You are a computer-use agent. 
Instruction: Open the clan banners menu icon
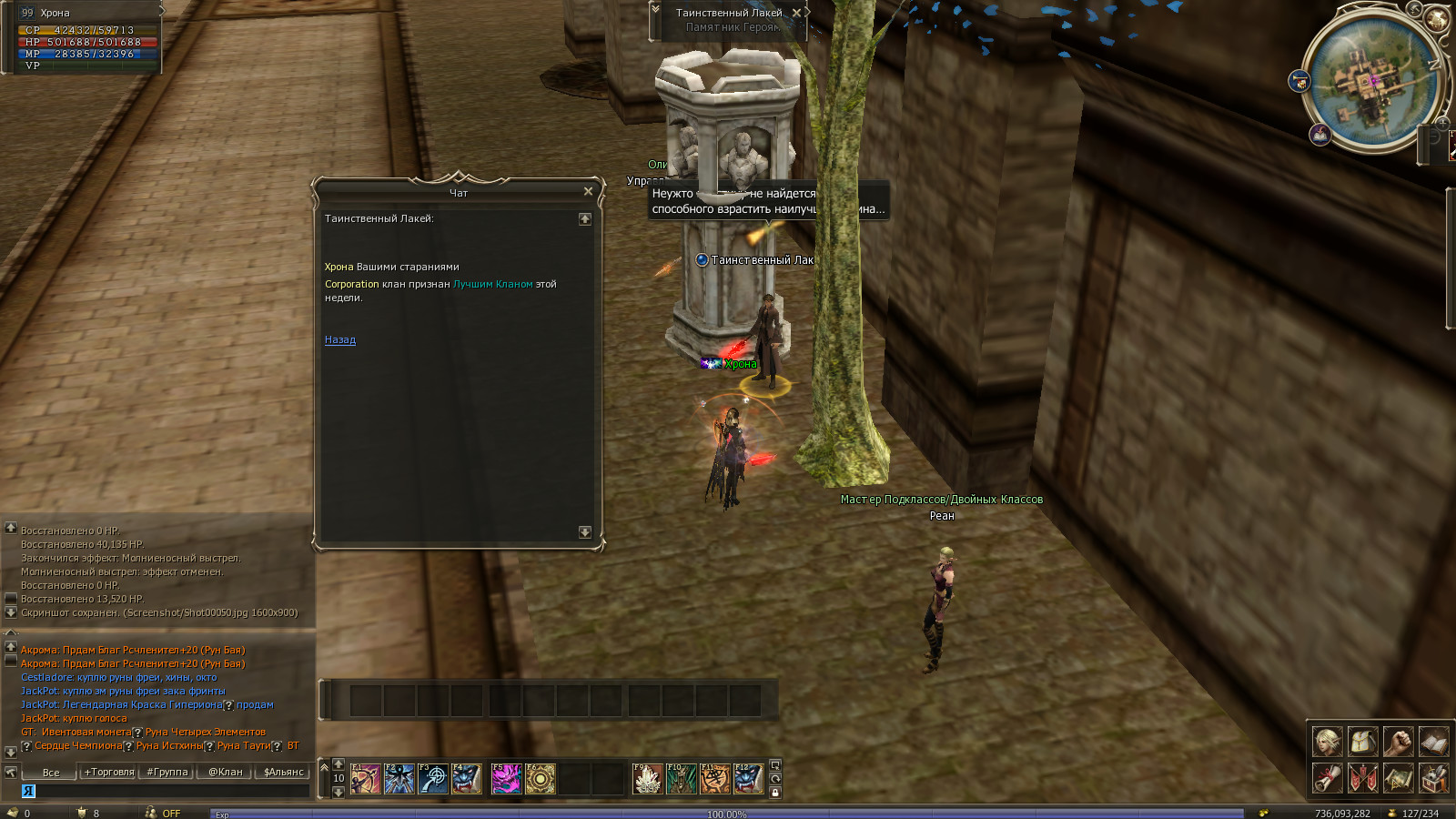tap(1362, 778)
